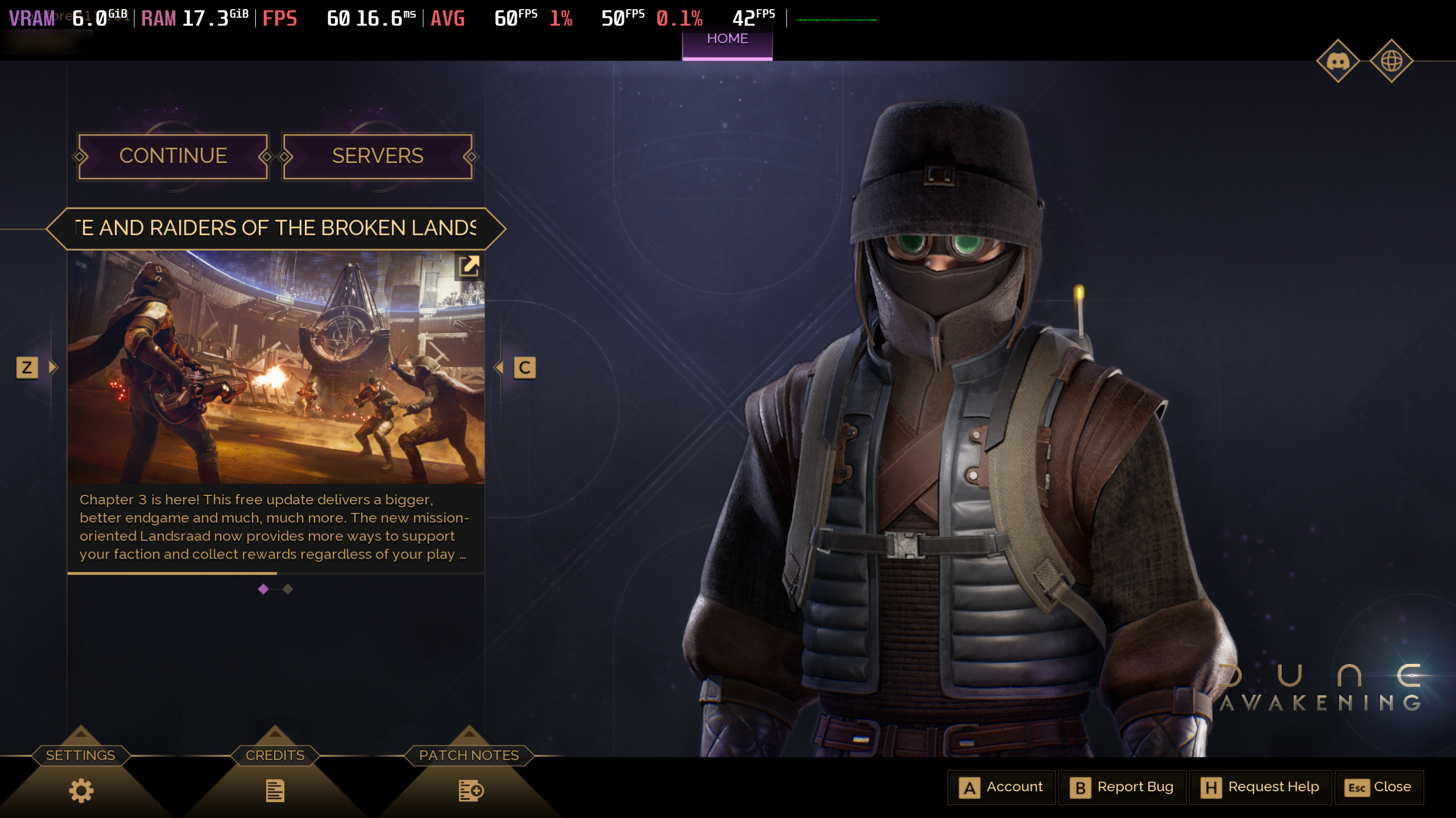Click the Account icon button
1456x818 pixels.
[x=970, y=787]
